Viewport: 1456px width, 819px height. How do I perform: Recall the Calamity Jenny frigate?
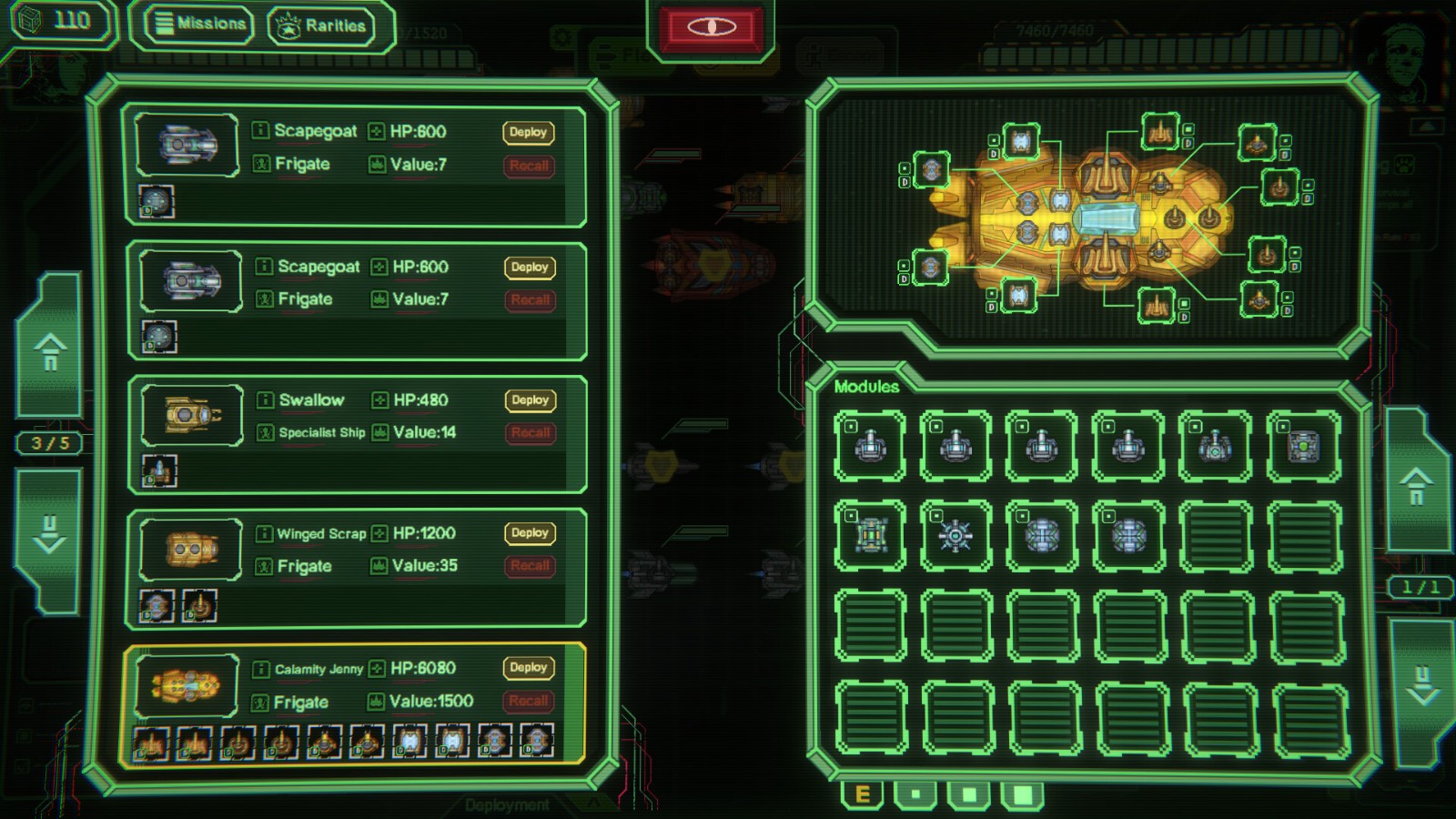click(x=529, y=701)
